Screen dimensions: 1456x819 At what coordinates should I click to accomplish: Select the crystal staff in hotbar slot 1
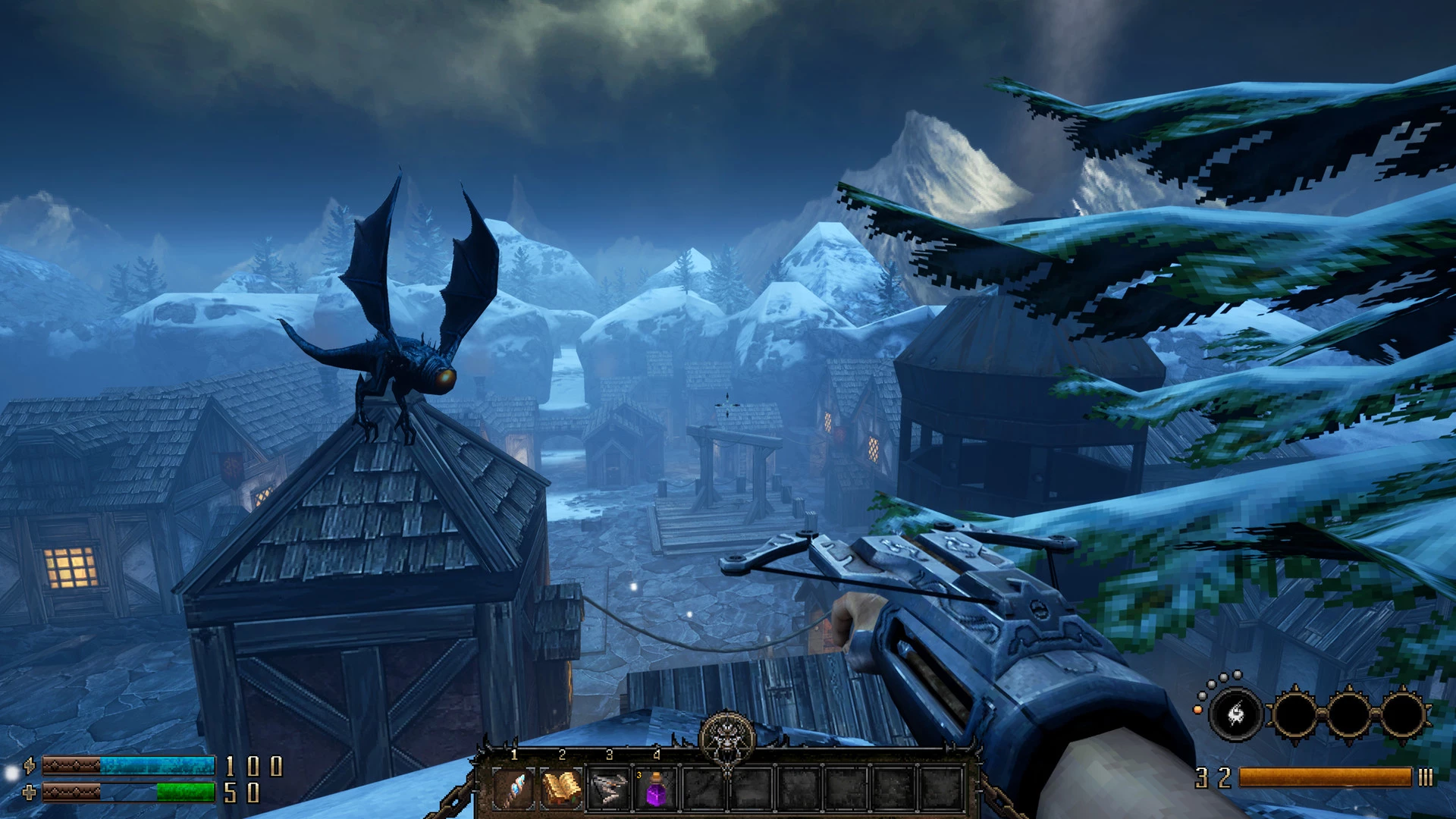514,789
